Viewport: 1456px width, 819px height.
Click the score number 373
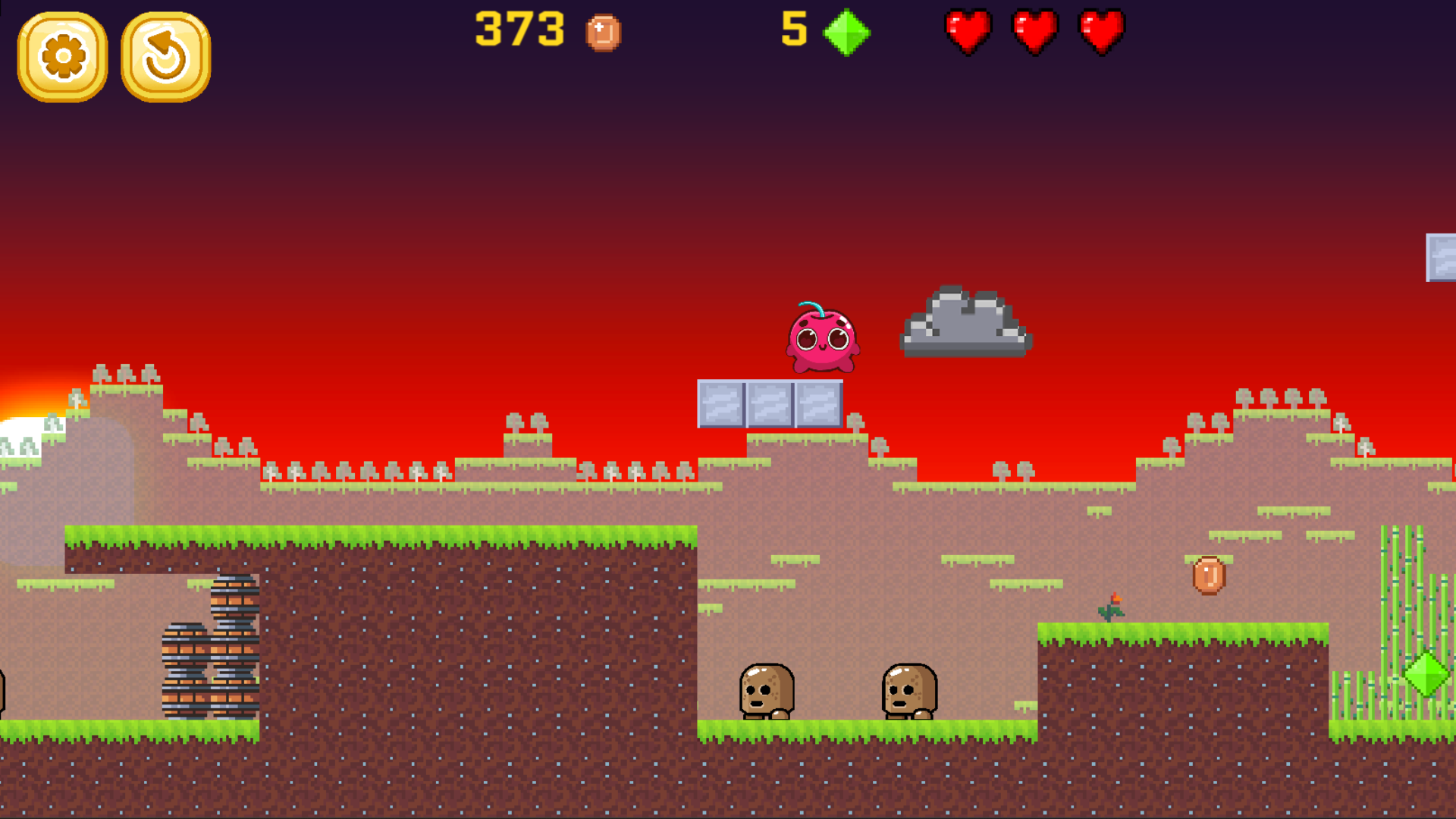coord(519,30)
